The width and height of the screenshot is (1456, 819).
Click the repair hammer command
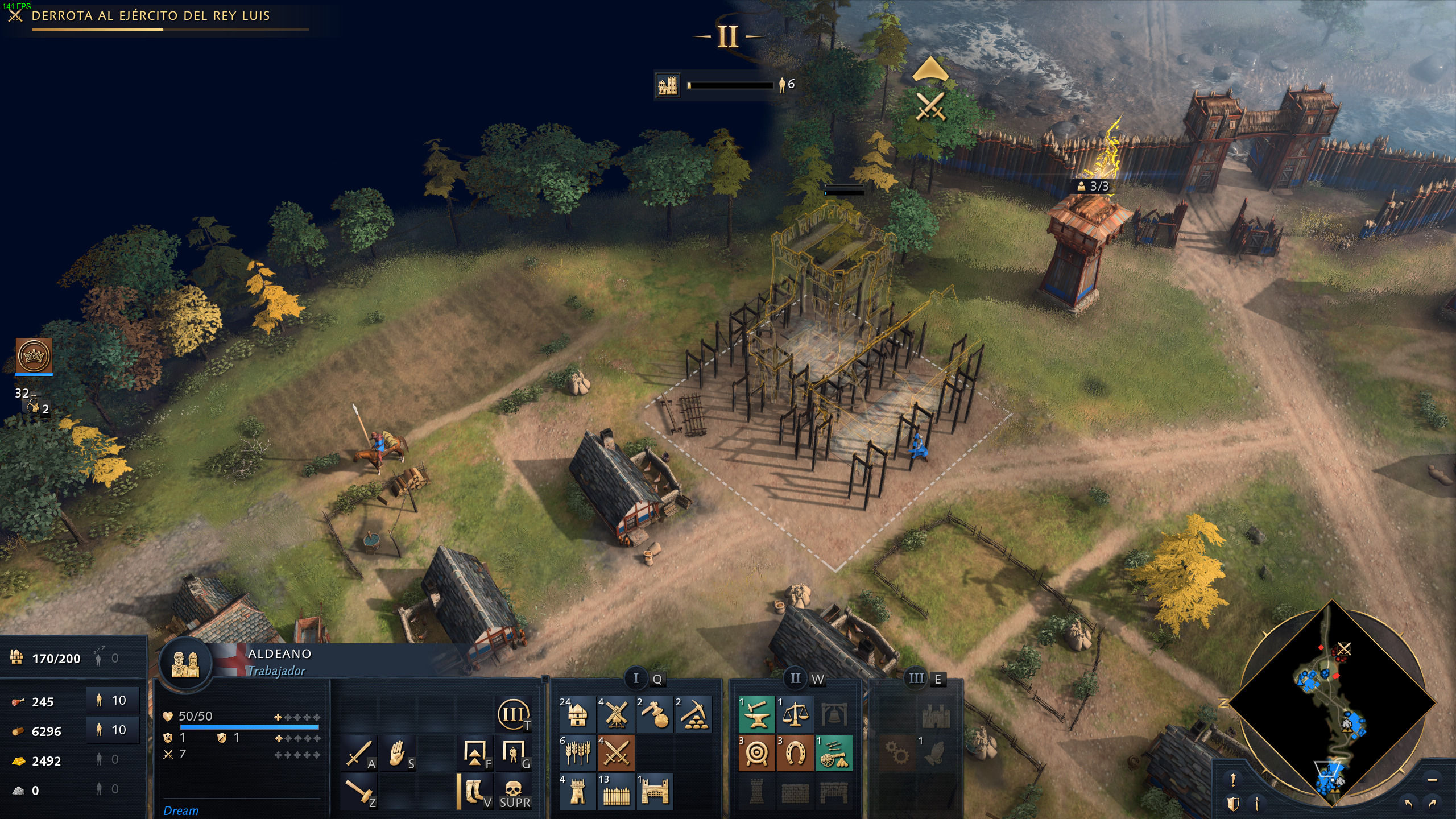coord(359,792)
